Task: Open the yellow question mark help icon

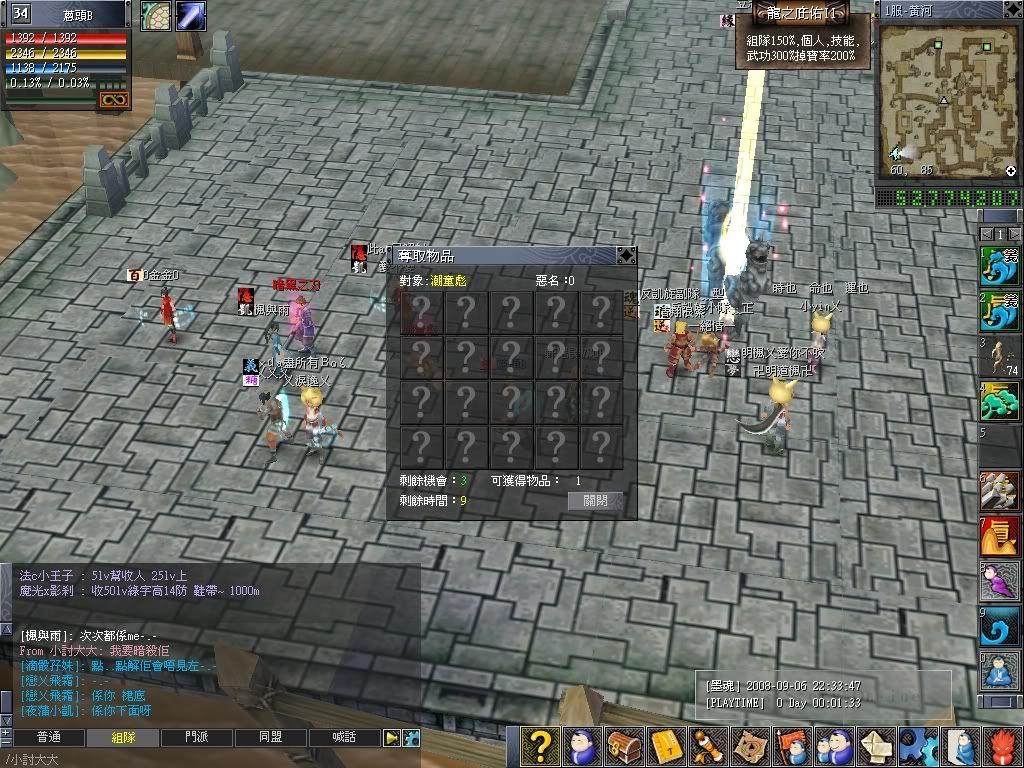Action: (x=539, y=746)
